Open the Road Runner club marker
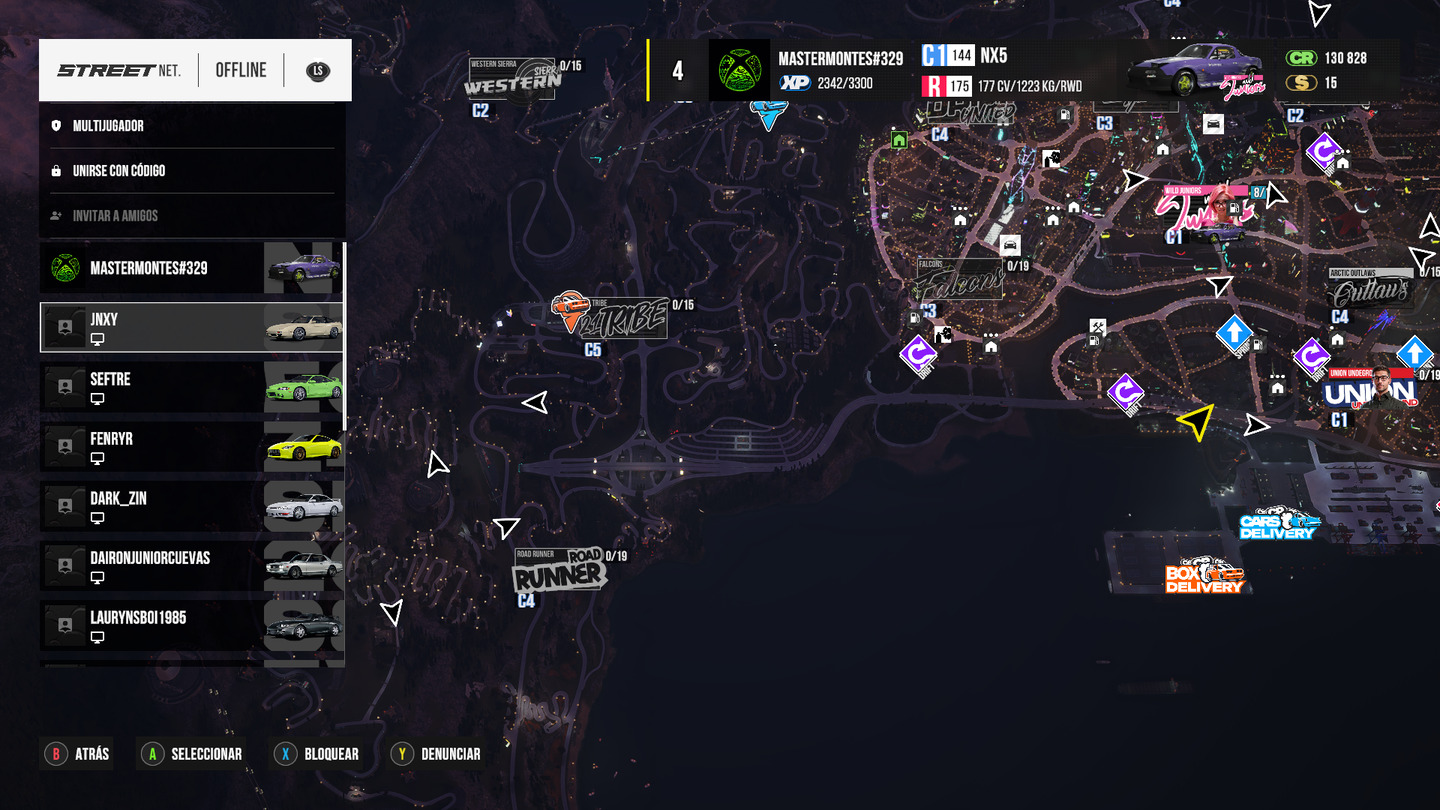1440x810 pixels. pyautogui.click(x=559, y=573)
